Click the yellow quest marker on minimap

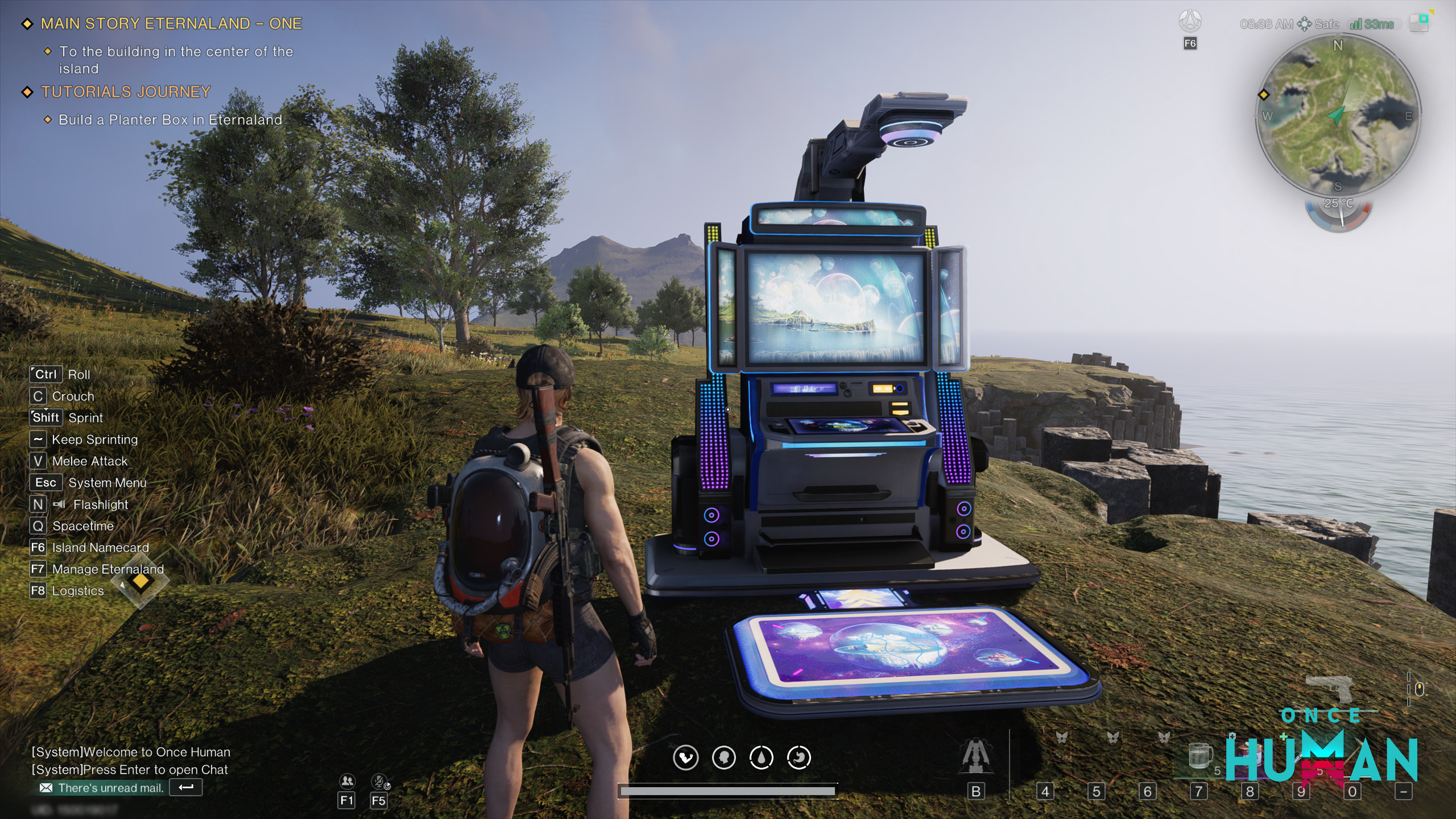point(1264,95)
